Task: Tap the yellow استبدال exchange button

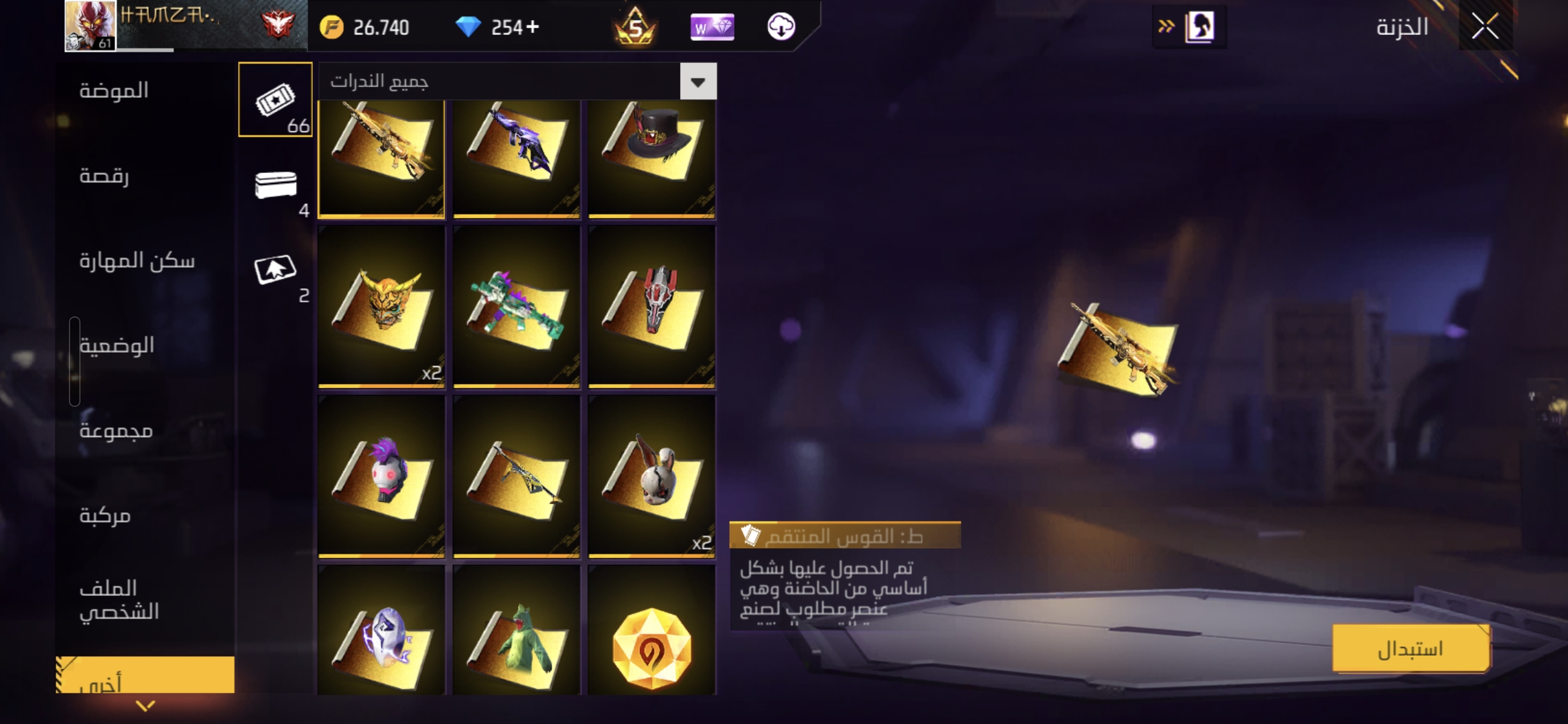Action: tap(1411, 648)
